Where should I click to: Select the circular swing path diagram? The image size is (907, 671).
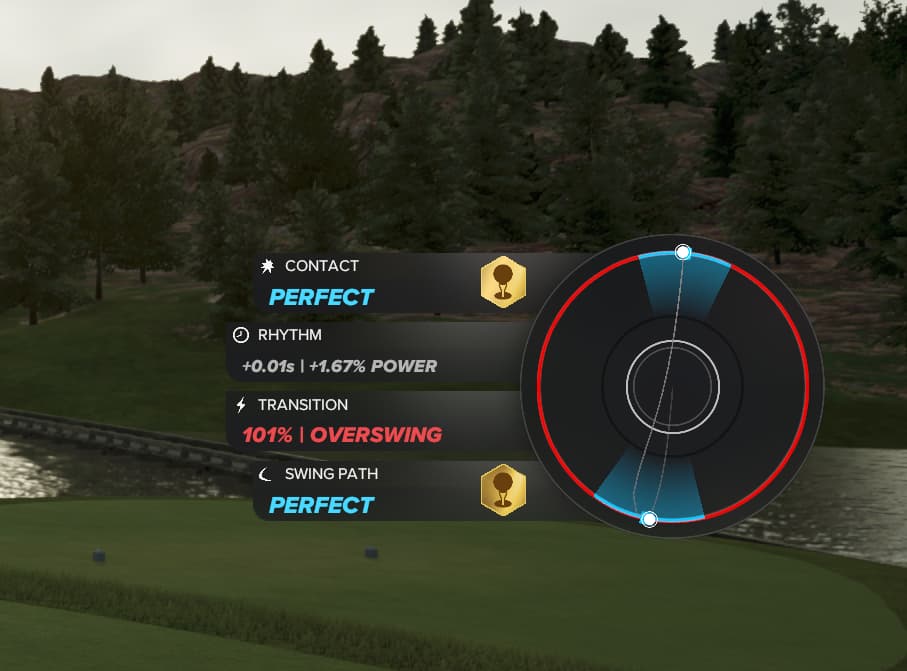[x=672, y=387]
